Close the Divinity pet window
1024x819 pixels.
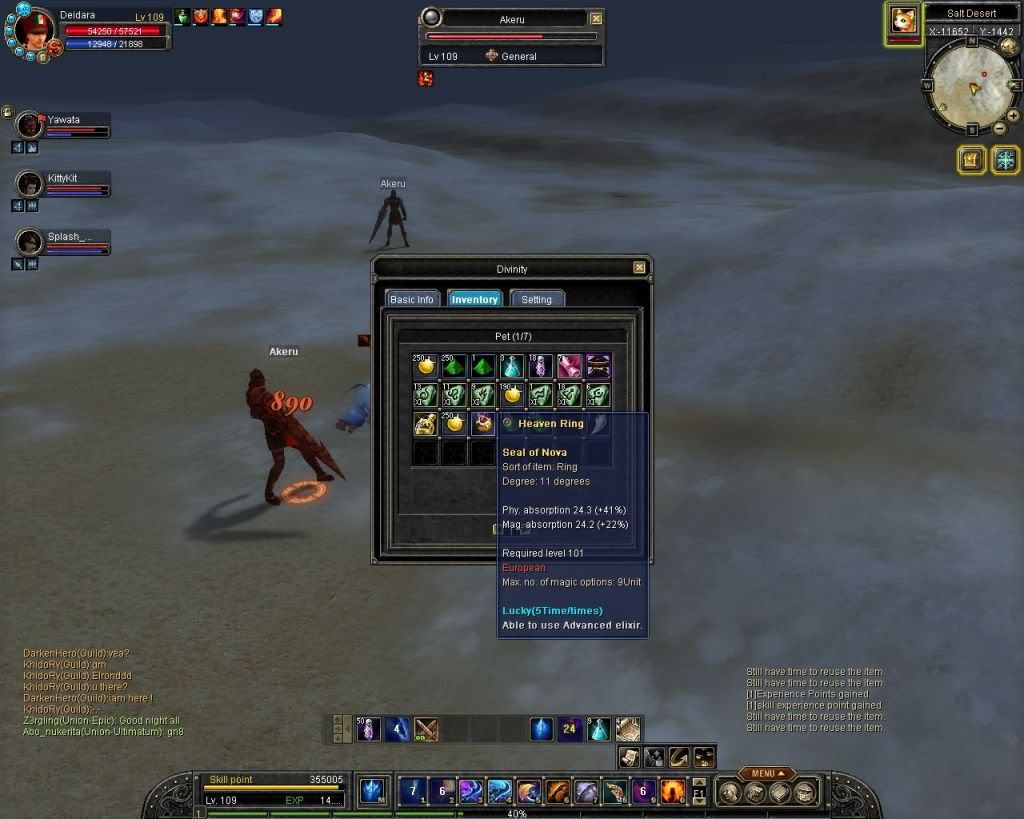[x=639, y=268]
